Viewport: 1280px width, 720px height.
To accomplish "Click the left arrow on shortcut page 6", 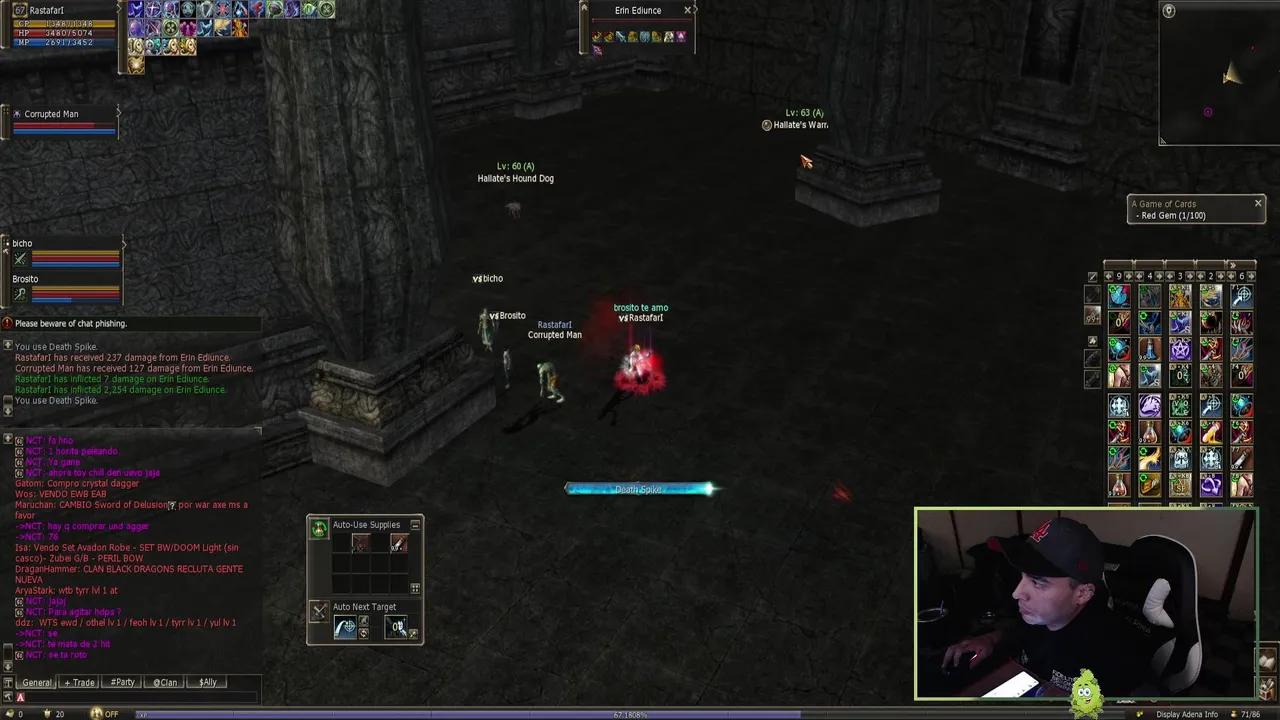I will coord(1231,276).
